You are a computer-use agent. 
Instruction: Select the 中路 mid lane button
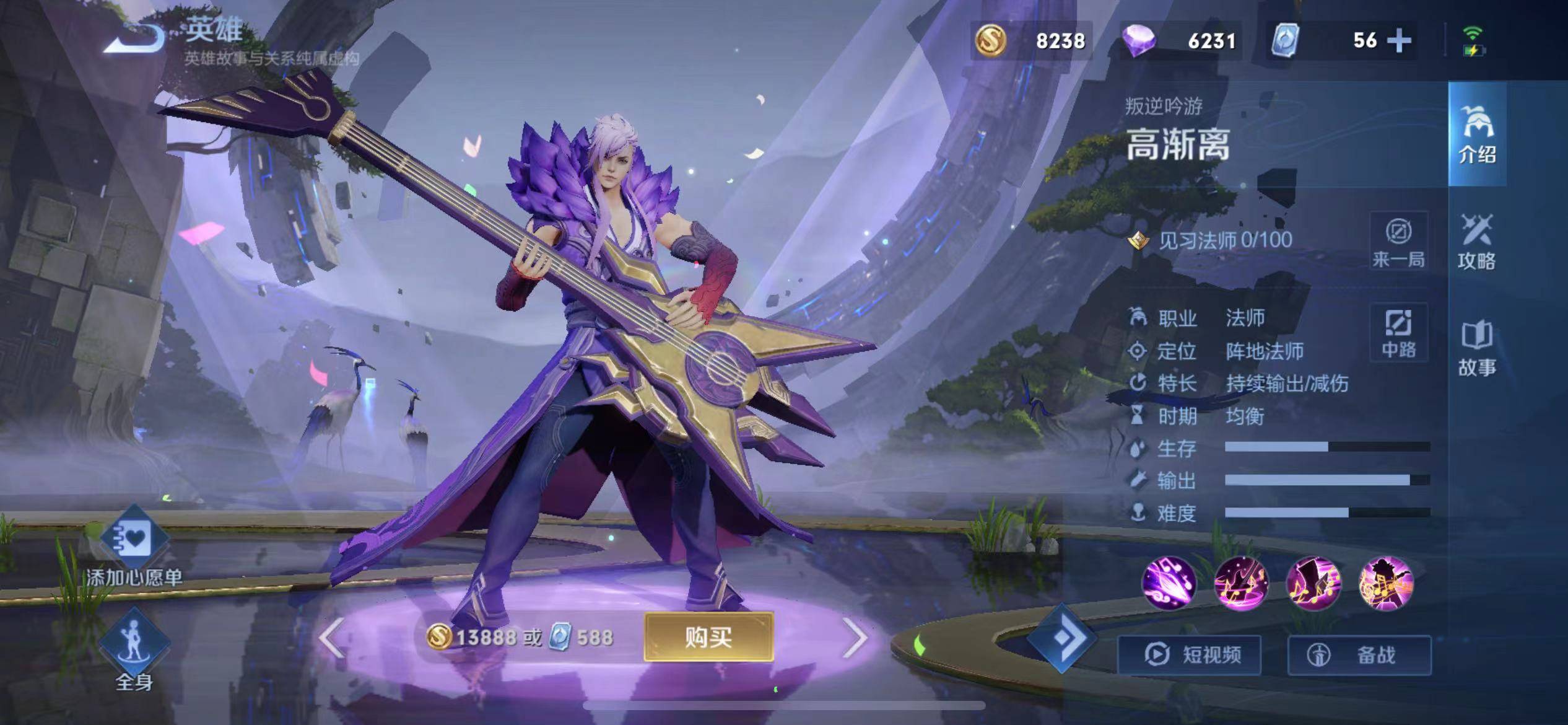pos(1399,333)
